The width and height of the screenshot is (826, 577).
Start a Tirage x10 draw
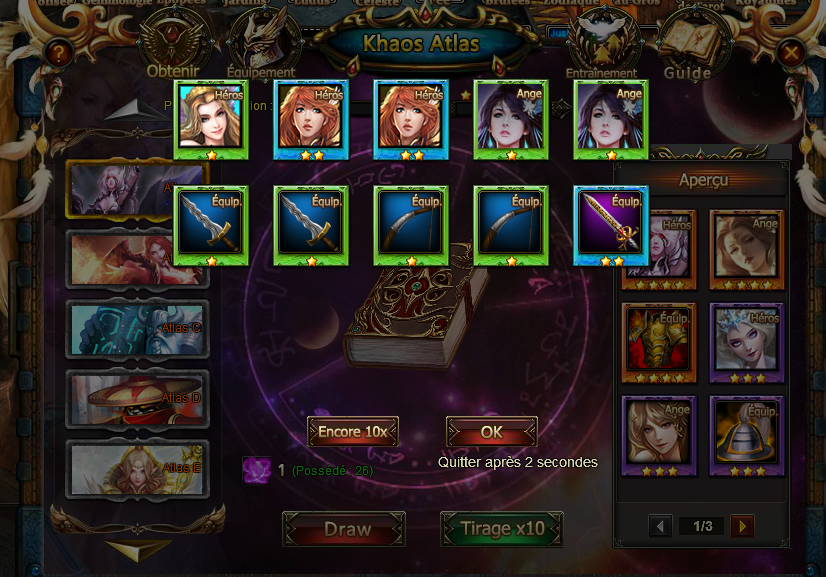501,529
